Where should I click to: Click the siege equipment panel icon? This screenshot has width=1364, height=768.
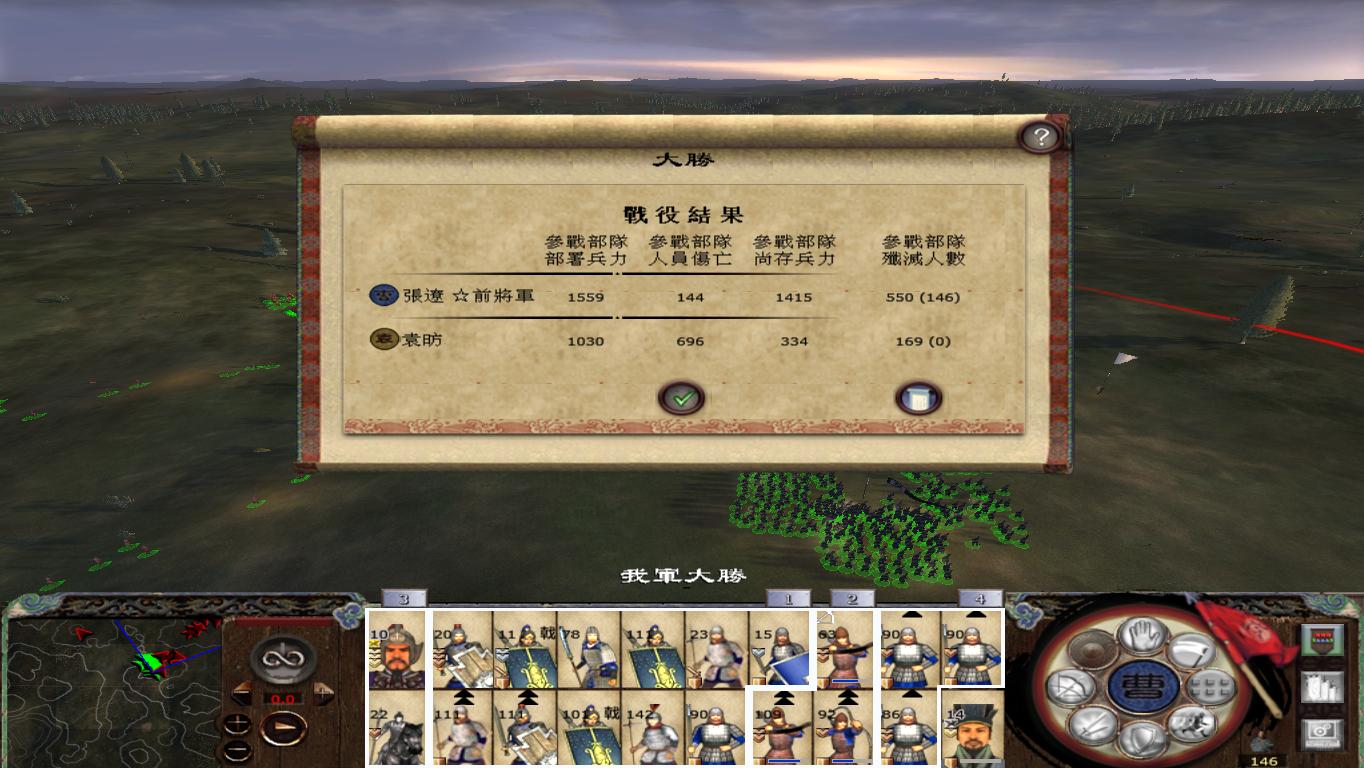tap(1322, 688)
